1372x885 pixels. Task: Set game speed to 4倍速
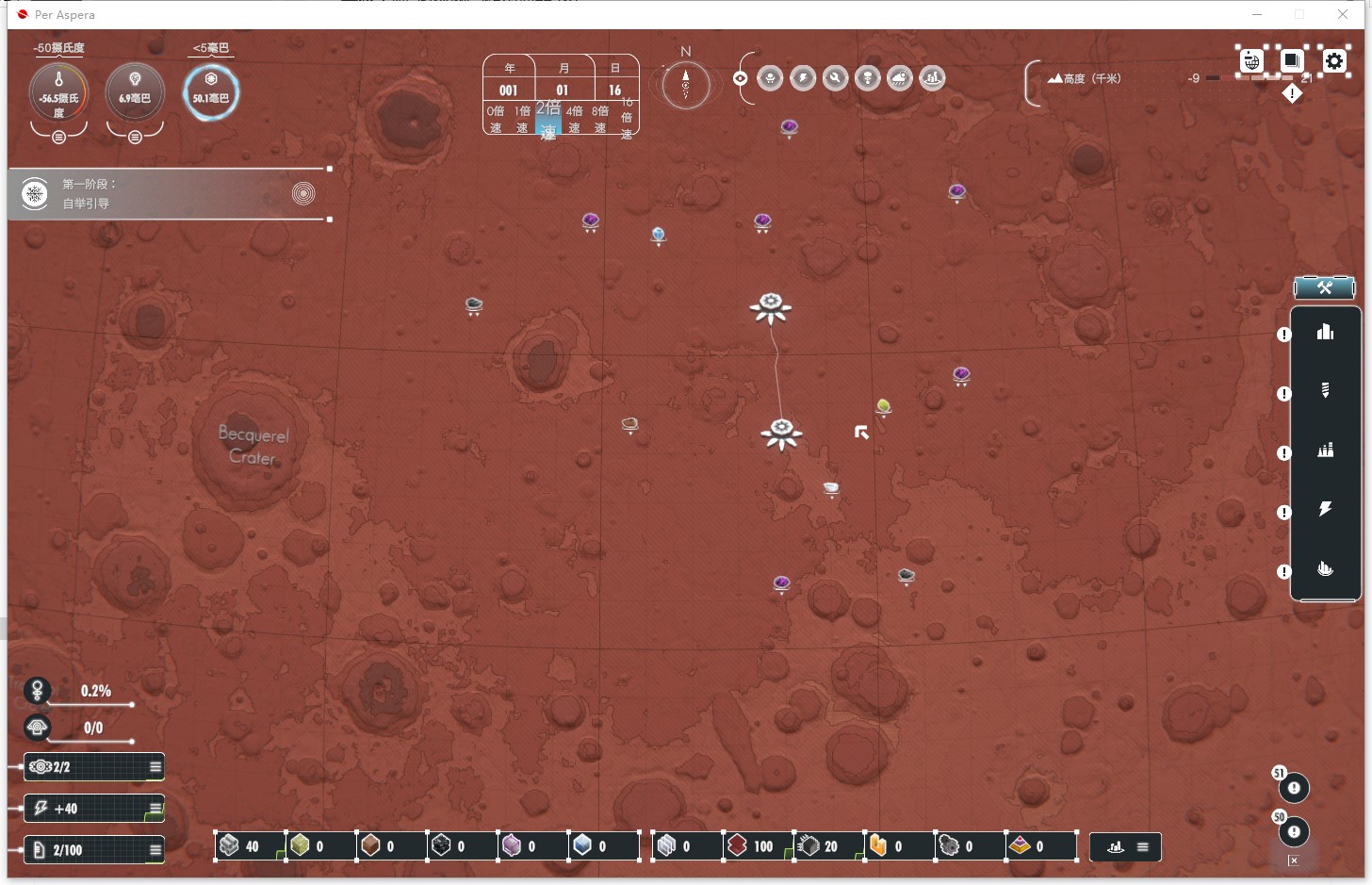574,119
